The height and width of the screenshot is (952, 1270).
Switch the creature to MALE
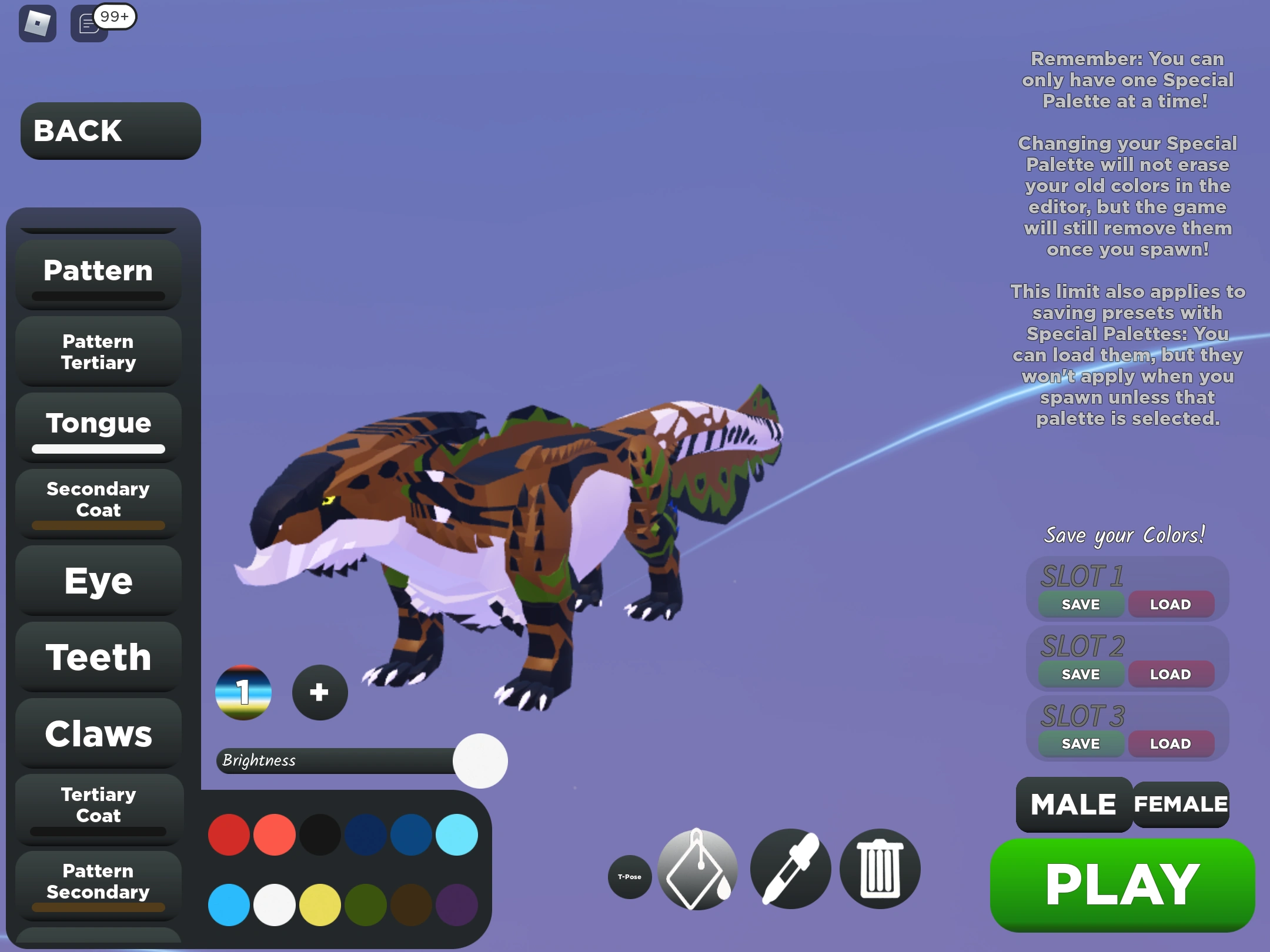pyautogui.click(x=1072, y=804)
